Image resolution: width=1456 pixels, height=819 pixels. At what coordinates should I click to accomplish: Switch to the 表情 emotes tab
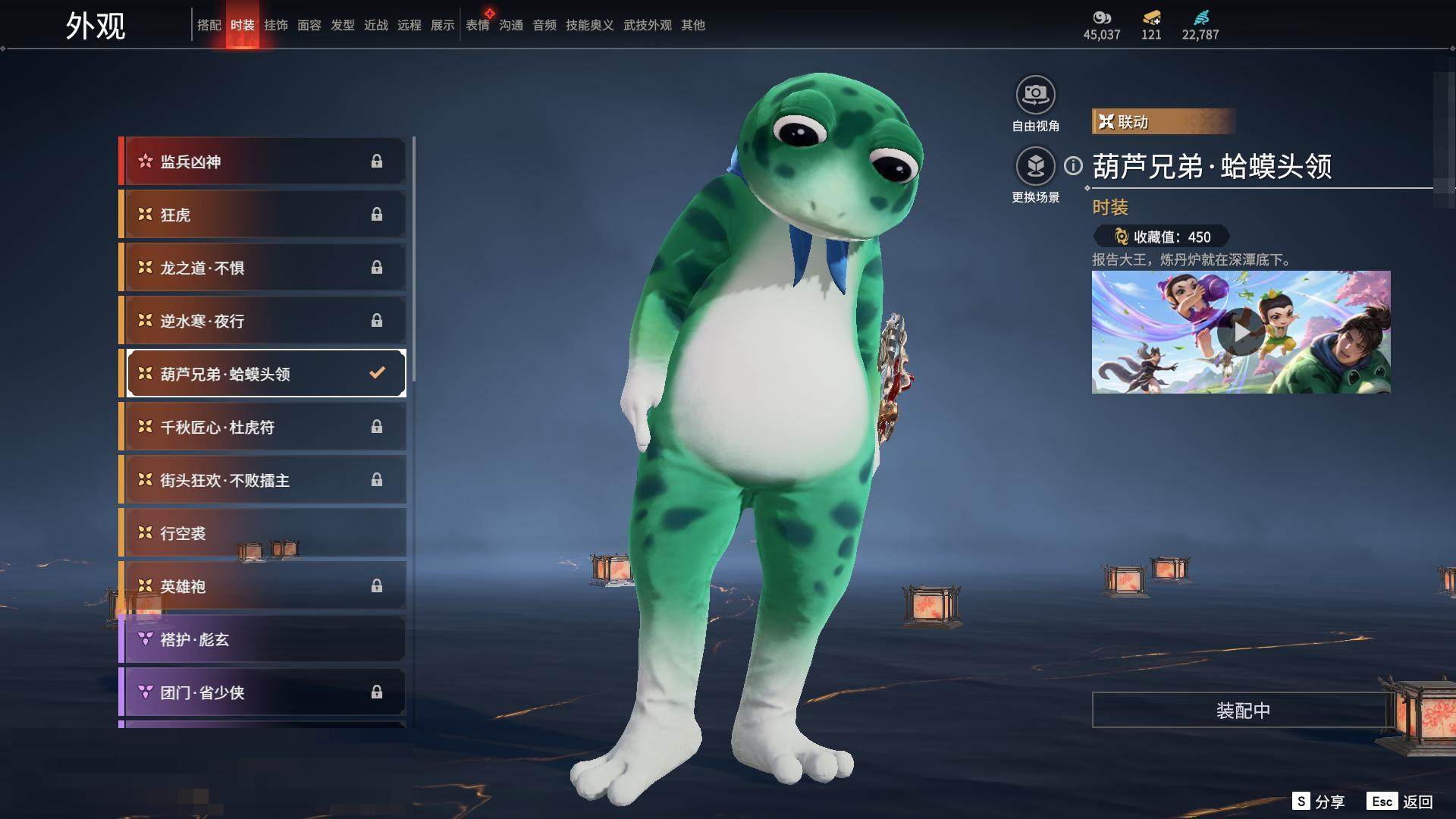click(x=477, y=25)
